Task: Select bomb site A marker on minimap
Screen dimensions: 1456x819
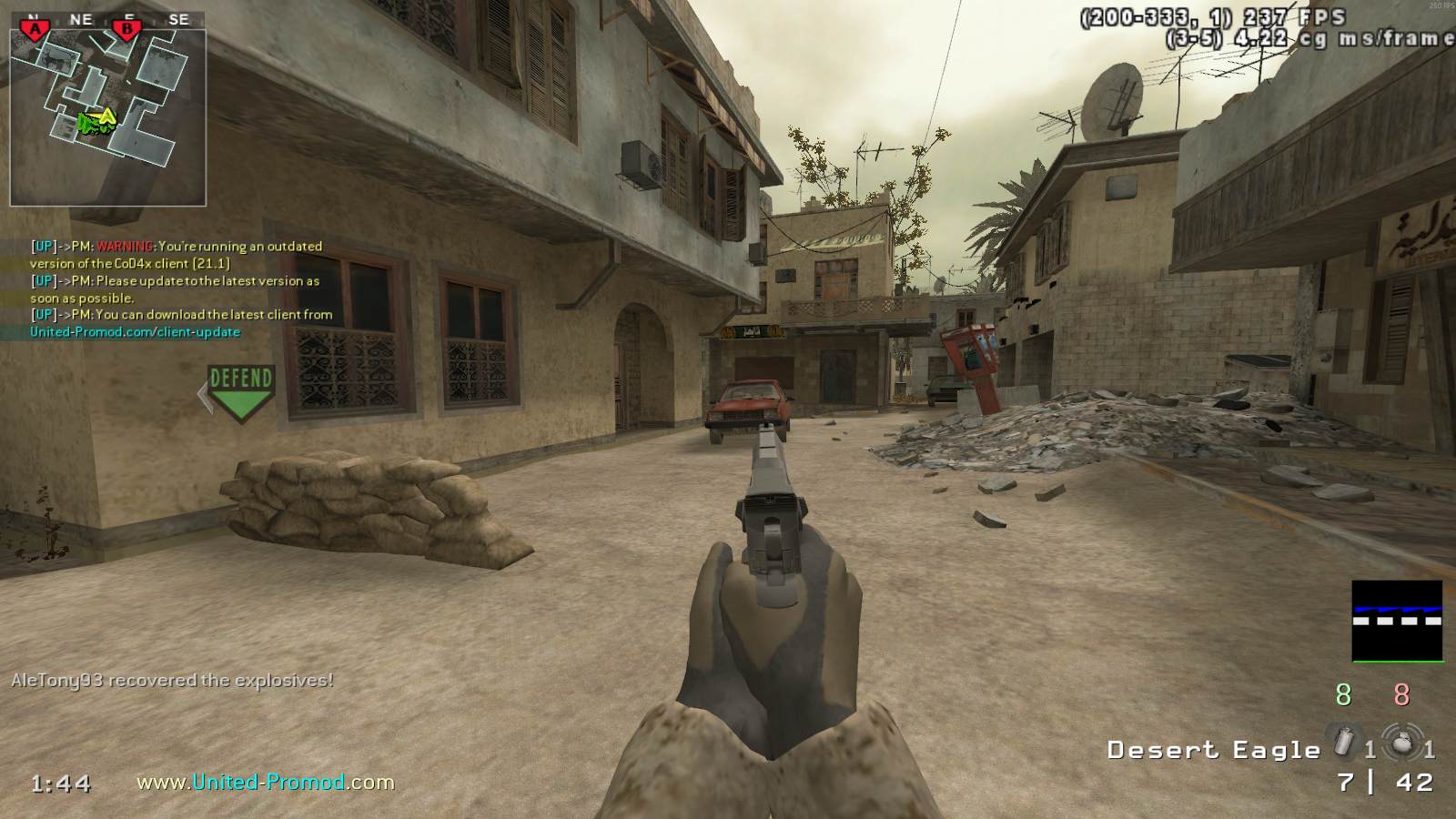Action: [x=35, y=29]
